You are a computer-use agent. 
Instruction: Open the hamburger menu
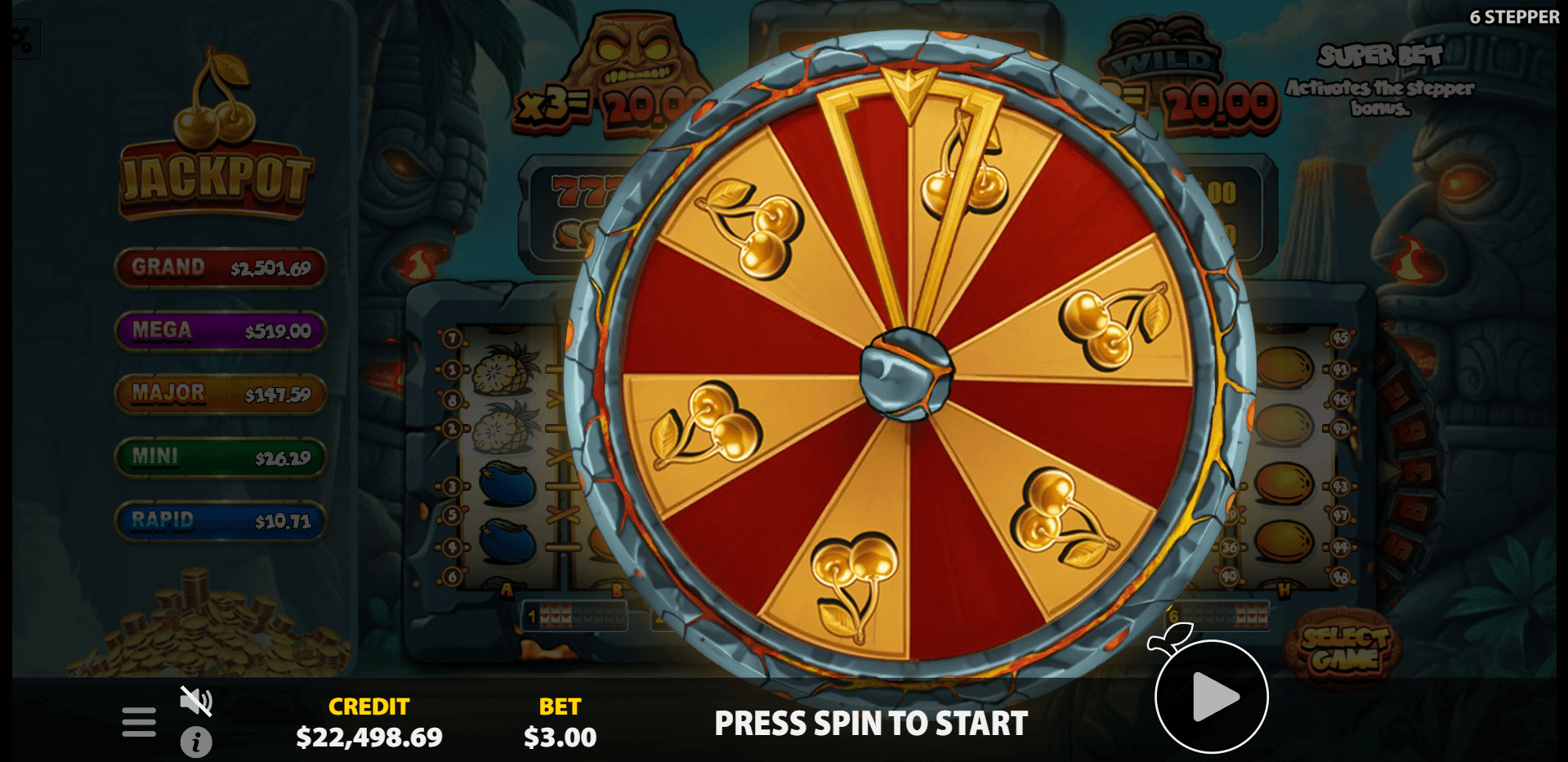(x=138, y=722)
